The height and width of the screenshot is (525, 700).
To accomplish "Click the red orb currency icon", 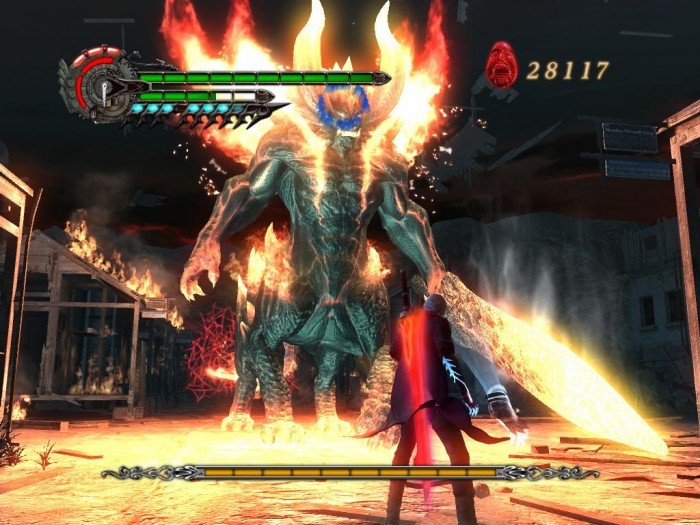I will (501, 65).
